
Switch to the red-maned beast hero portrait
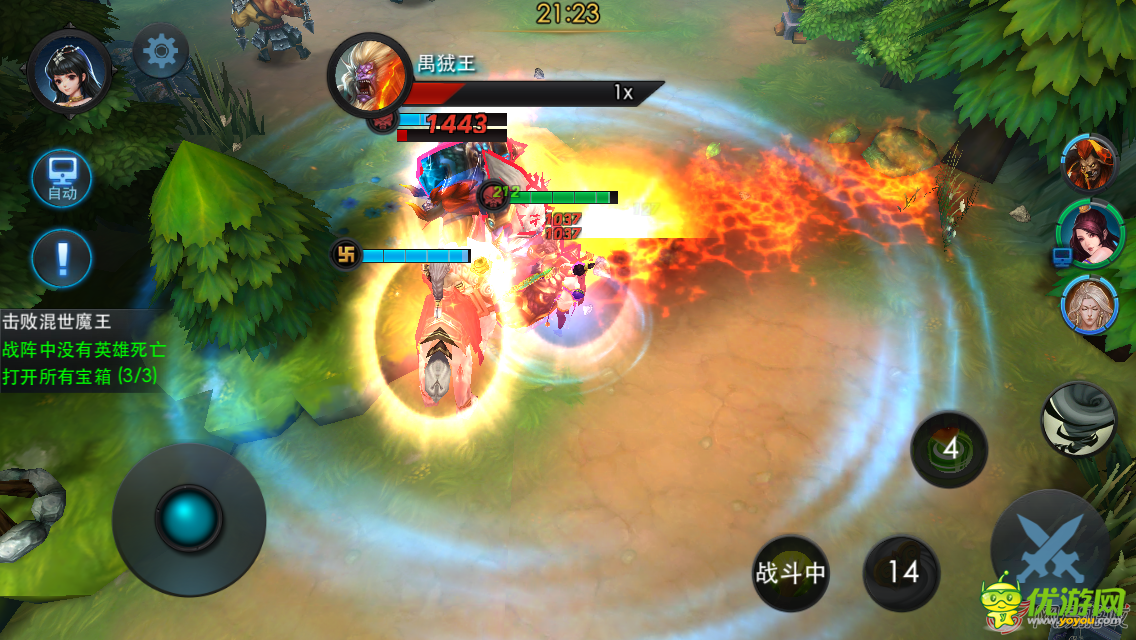[1089, 163]
